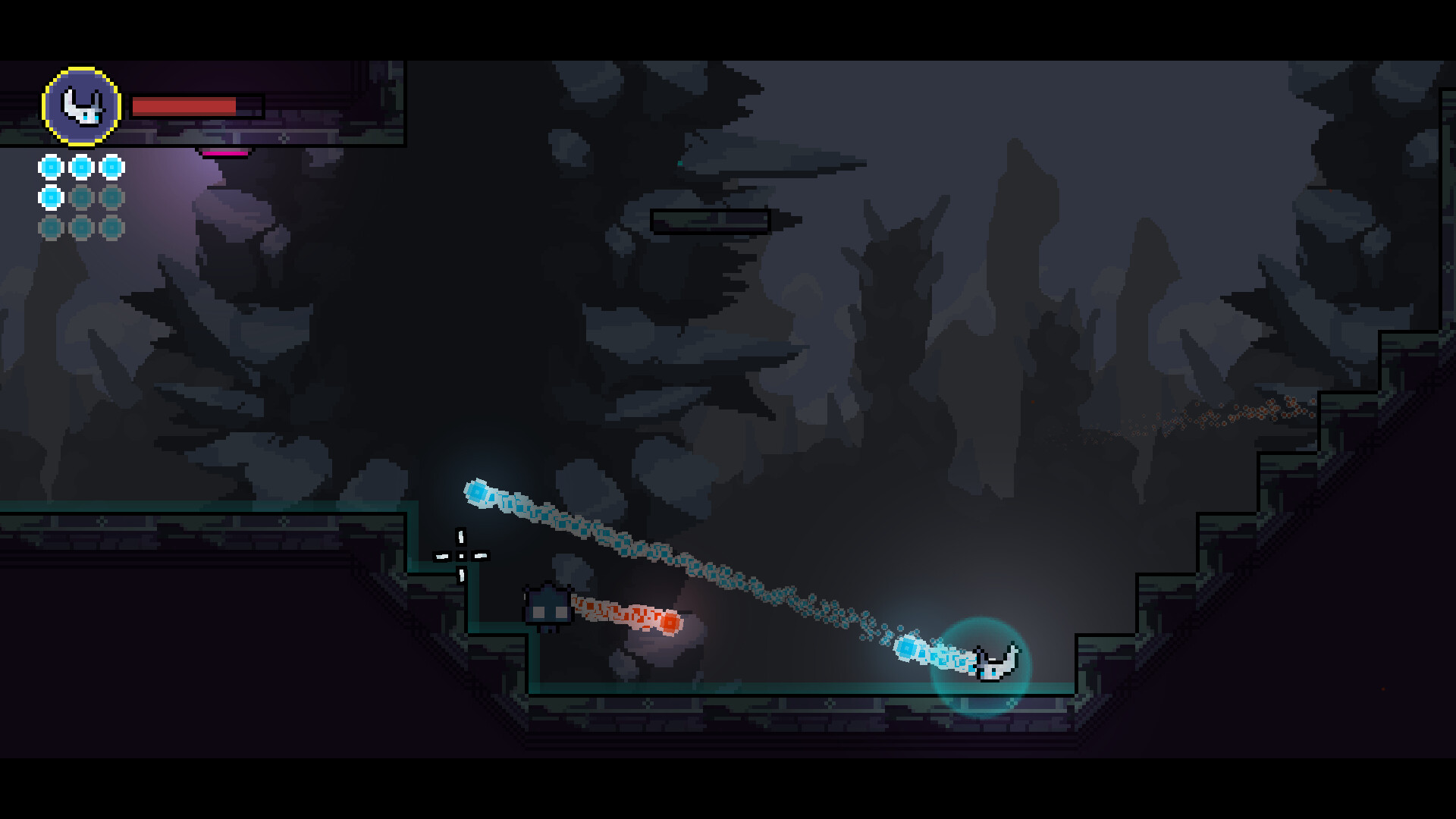Click the floating platform near the top
The image size is (1456, 819).
coord(711,220)
